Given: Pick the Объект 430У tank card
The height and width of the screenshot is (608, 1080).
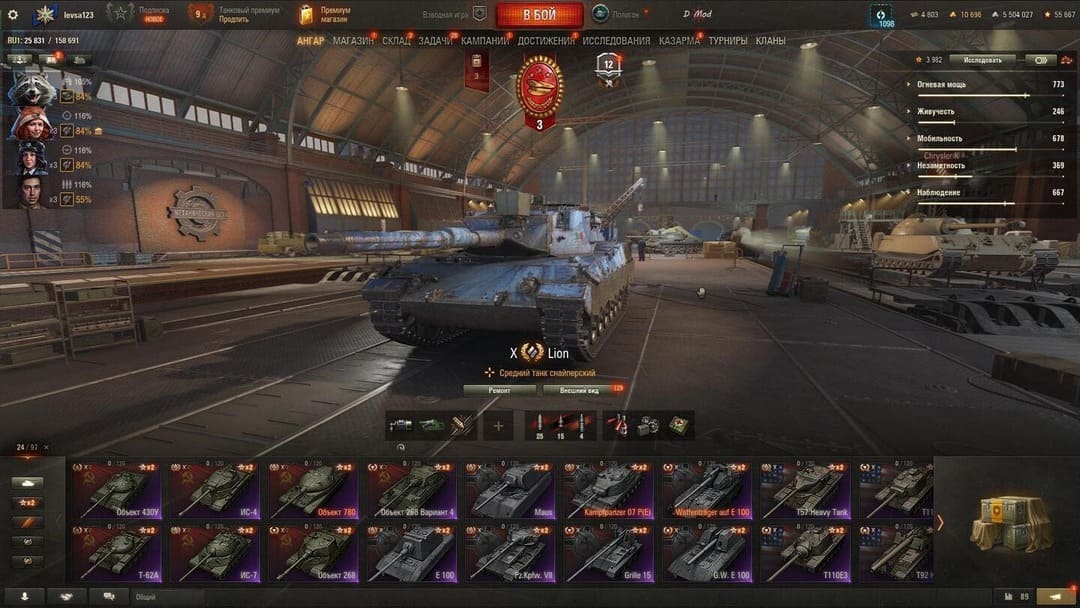Looking at the screenshot, I should (x=118, y=491).
